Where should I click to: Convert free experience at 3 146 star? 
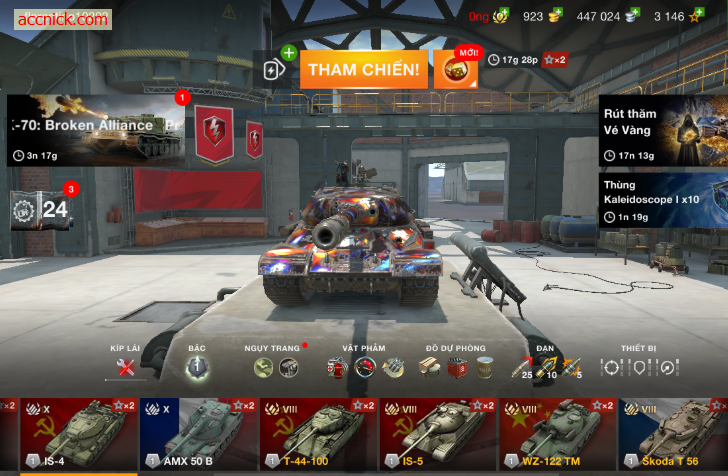coord(694,16)
